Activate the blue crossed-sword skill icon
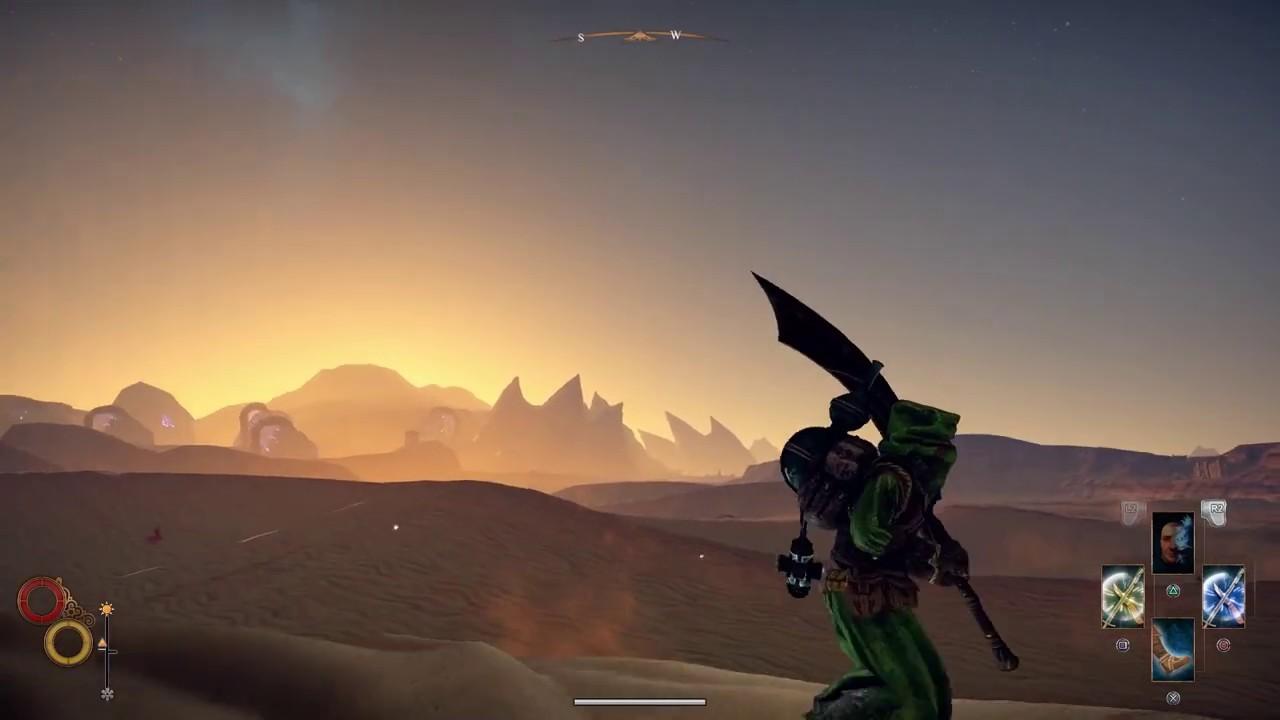The image size is (1280, 720). pyautogui.click(x=1222, y=595)
